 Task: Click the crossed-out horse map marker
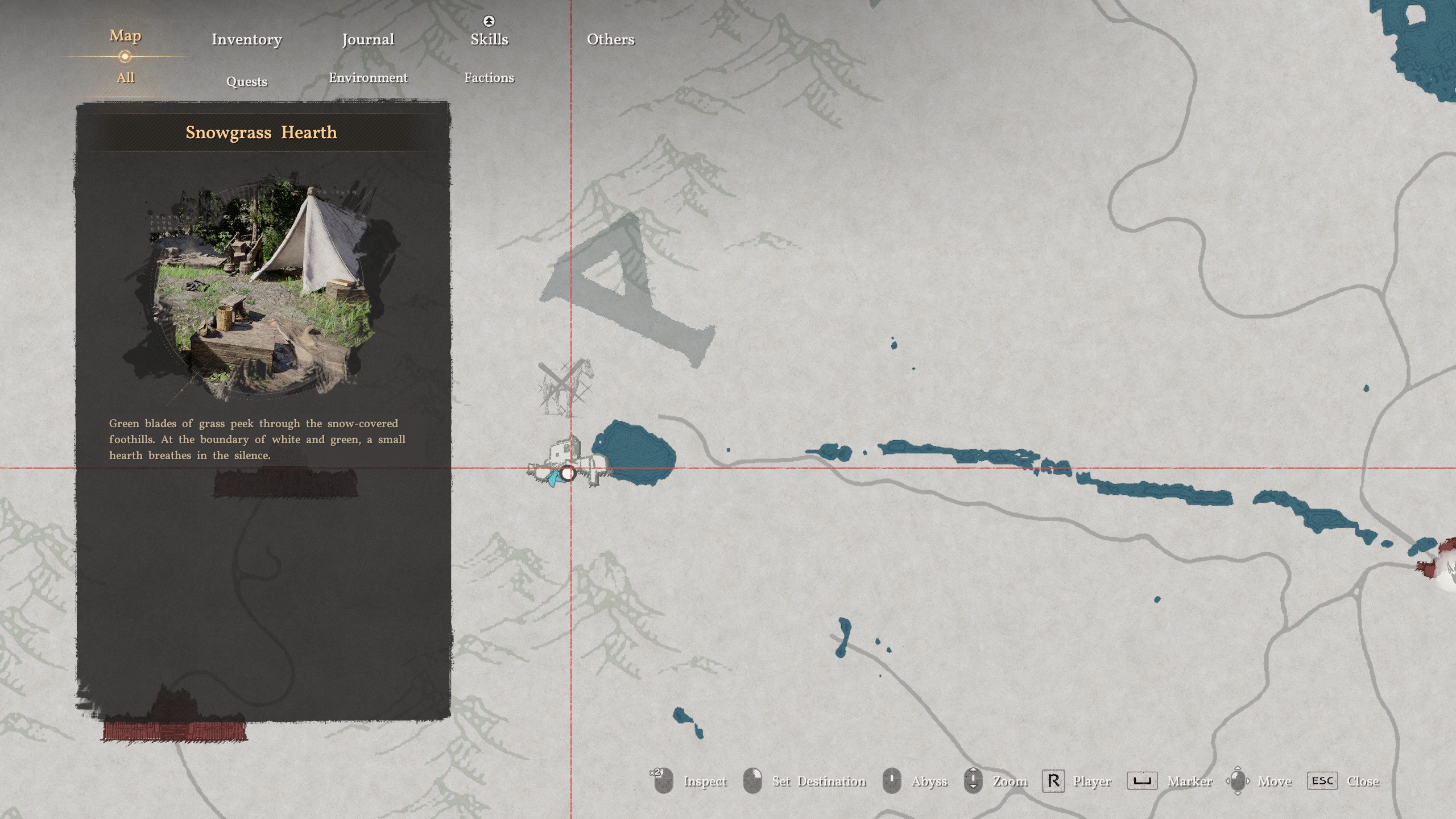[565, 384]
